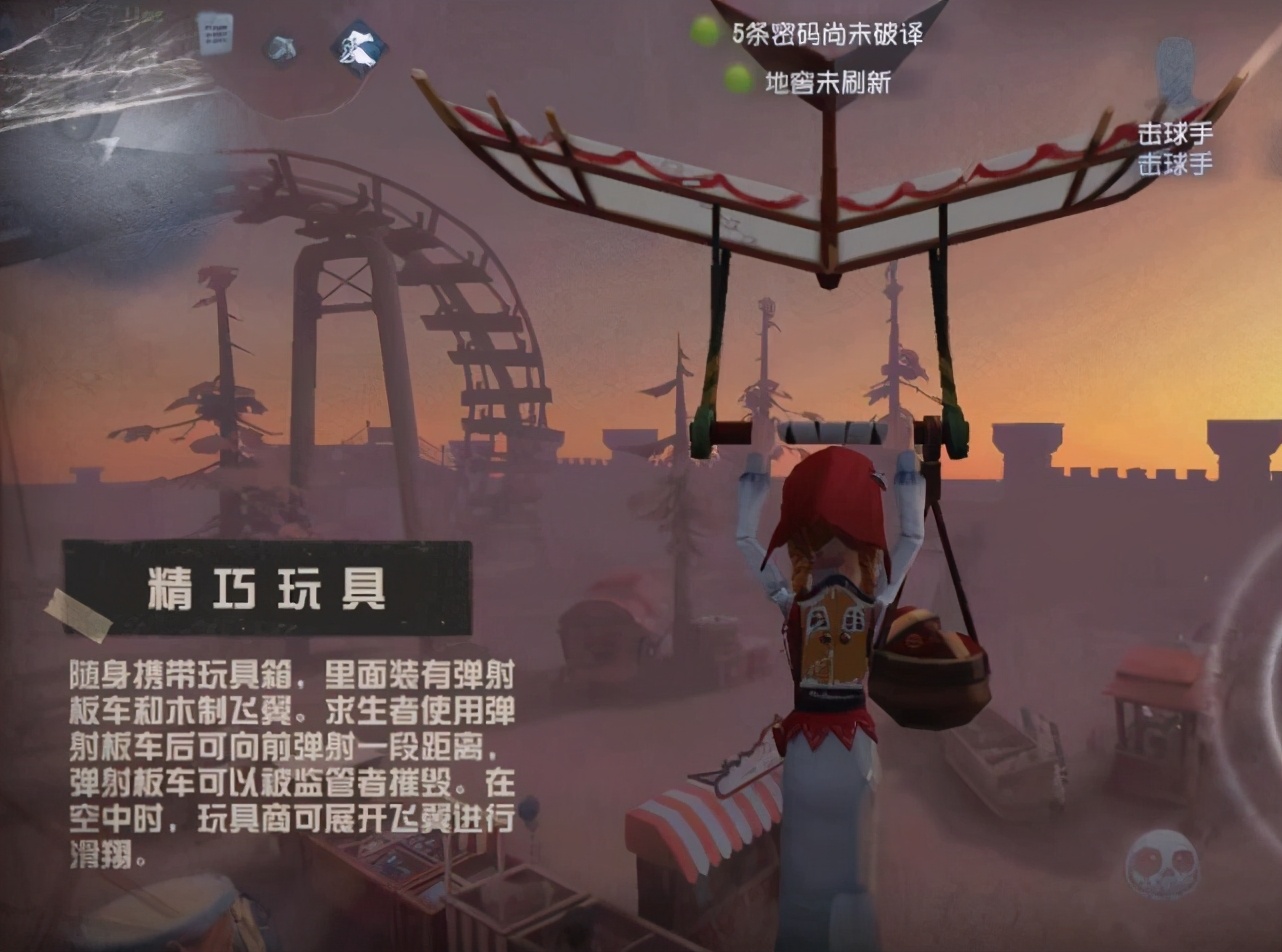Click the dark crystal icon near top left
This screenshot has height=952, width=1282.
(281, 46)
